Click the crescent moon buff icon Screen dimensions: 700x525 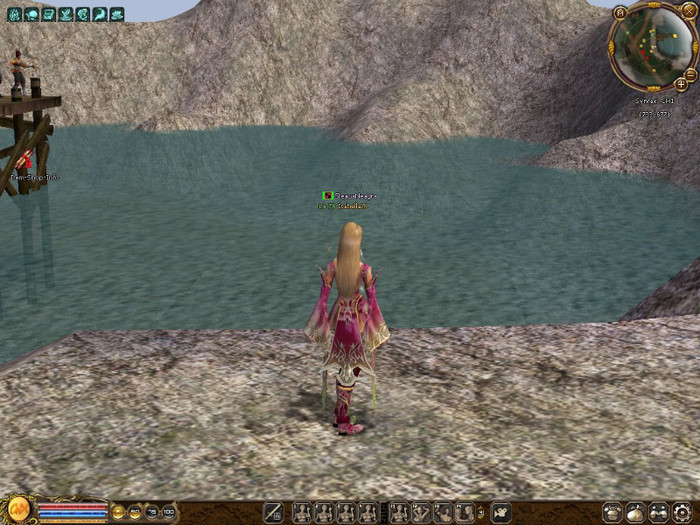(x=83, y=14)
